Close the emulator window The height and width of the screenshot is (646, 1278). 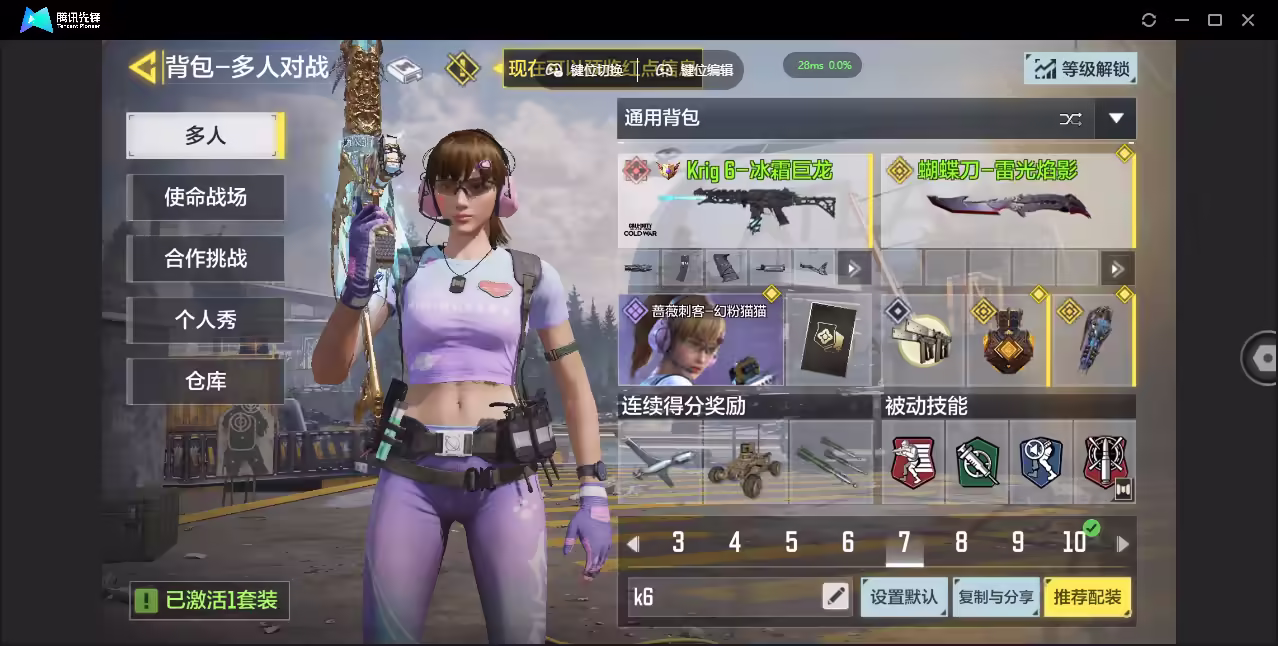tap(1248, 20)
